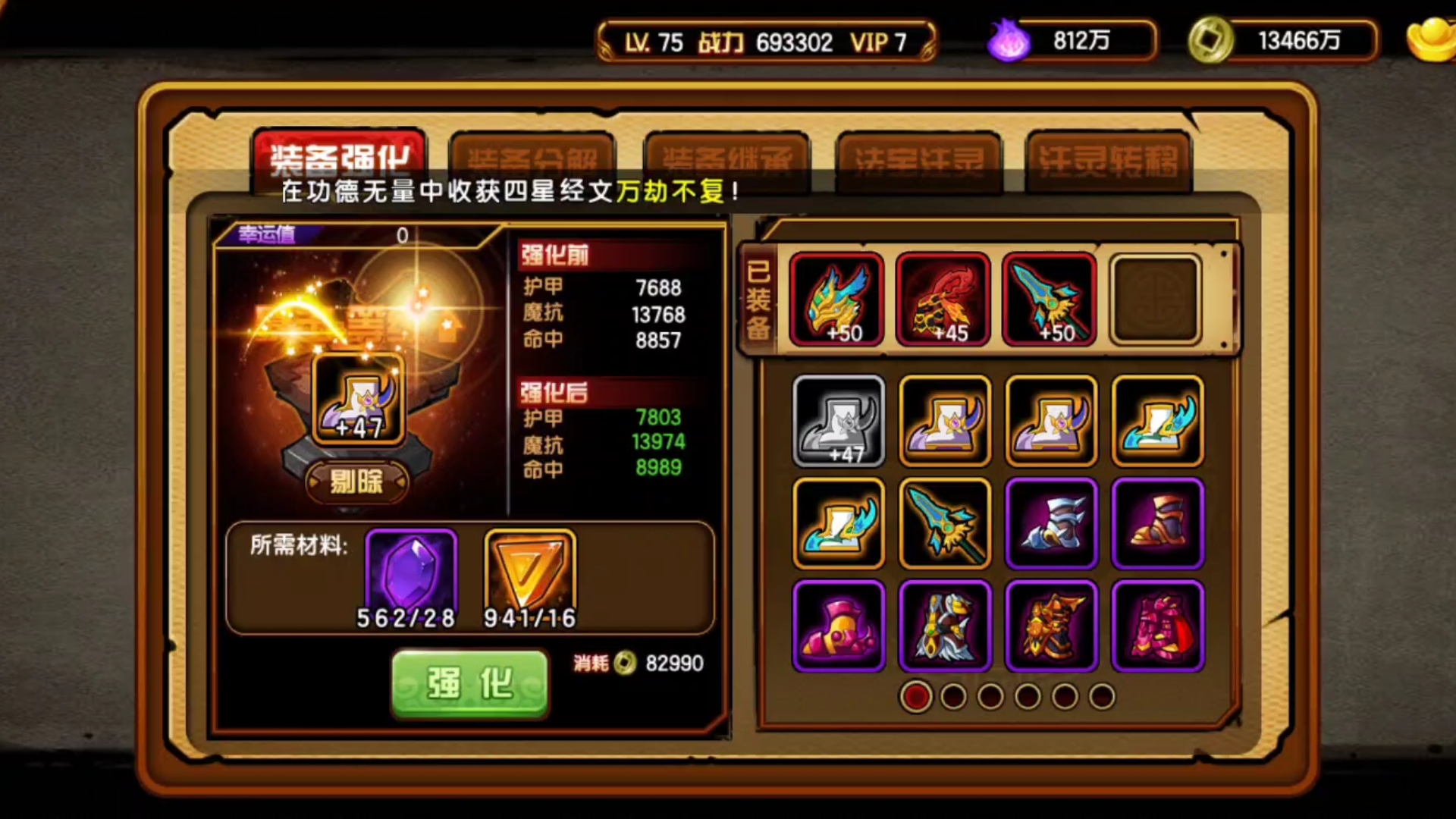Screen dimensions: 1456x819
Task: Remove the equipment with the 剔除 button
Action: click(x=356, y=482)
